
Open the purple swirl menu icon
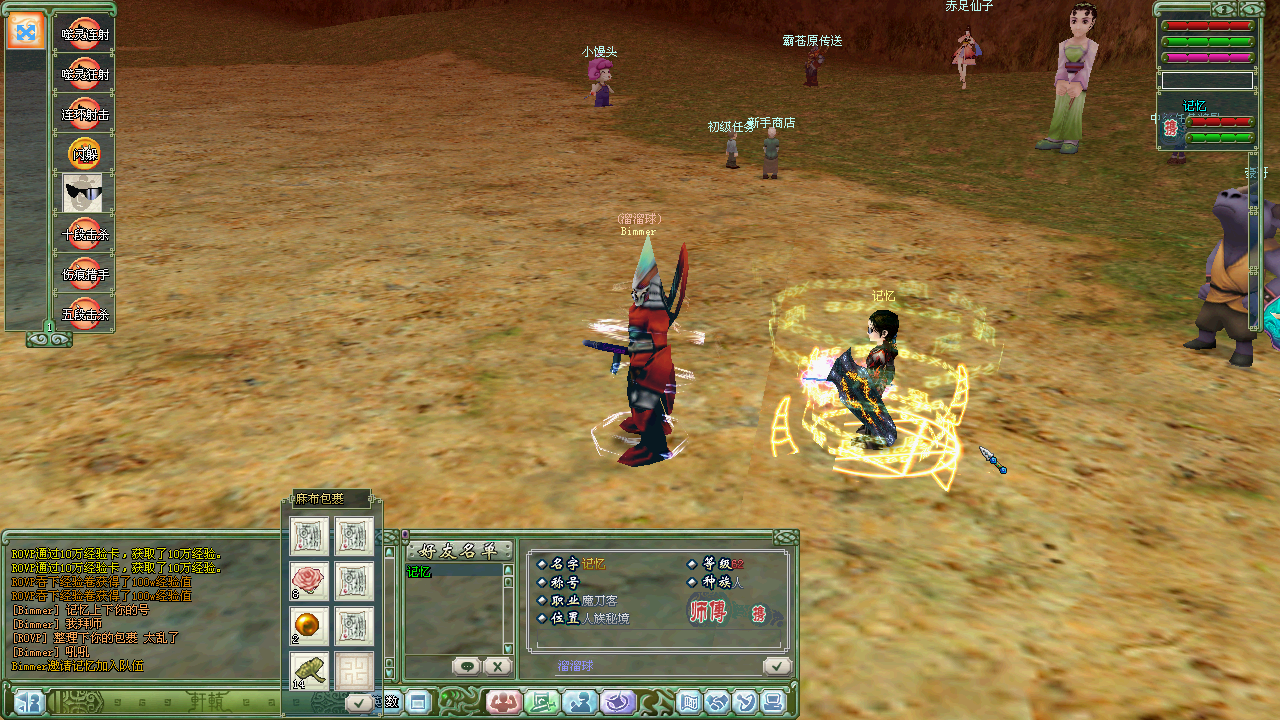click(x=618, y=702)
